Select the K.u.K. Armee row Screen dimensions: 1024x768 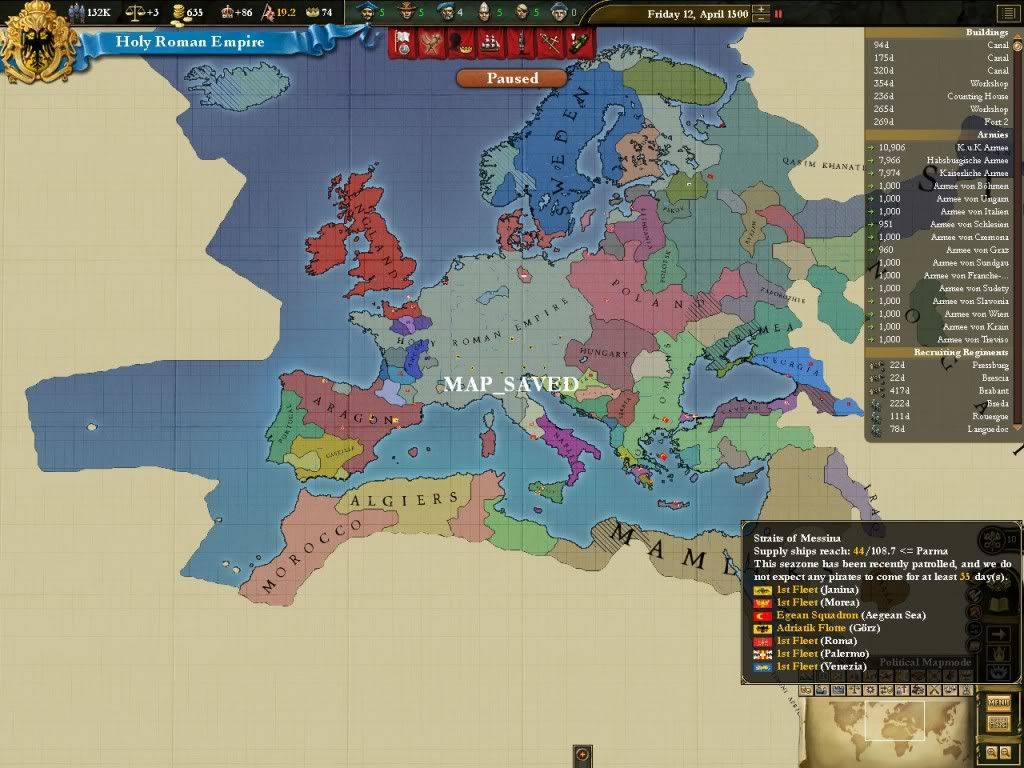coord(940,147)
